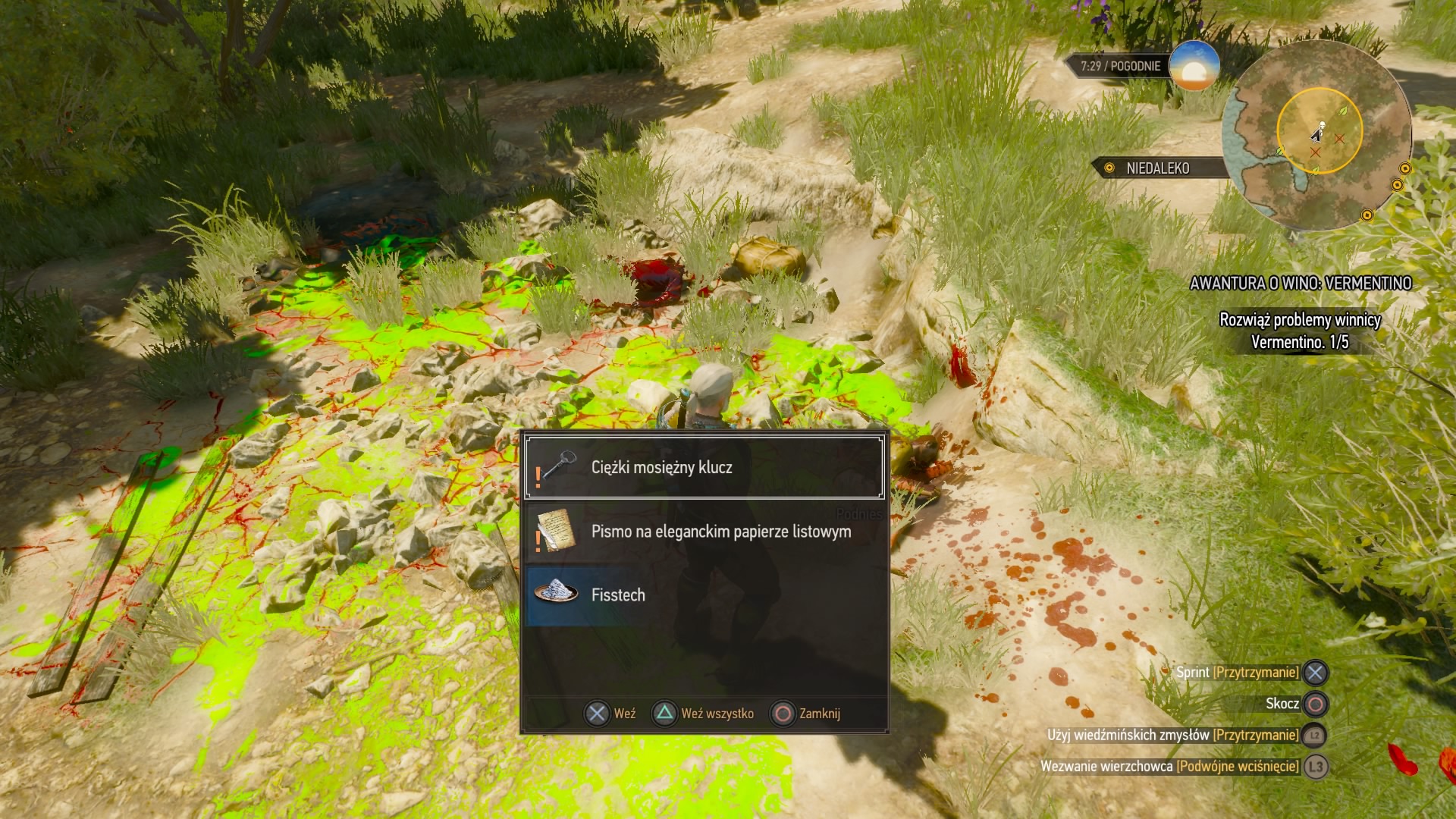Pick the Fisstech loot entry
1456x819 pixels.
pyautogui.click(x=704, y=595)
